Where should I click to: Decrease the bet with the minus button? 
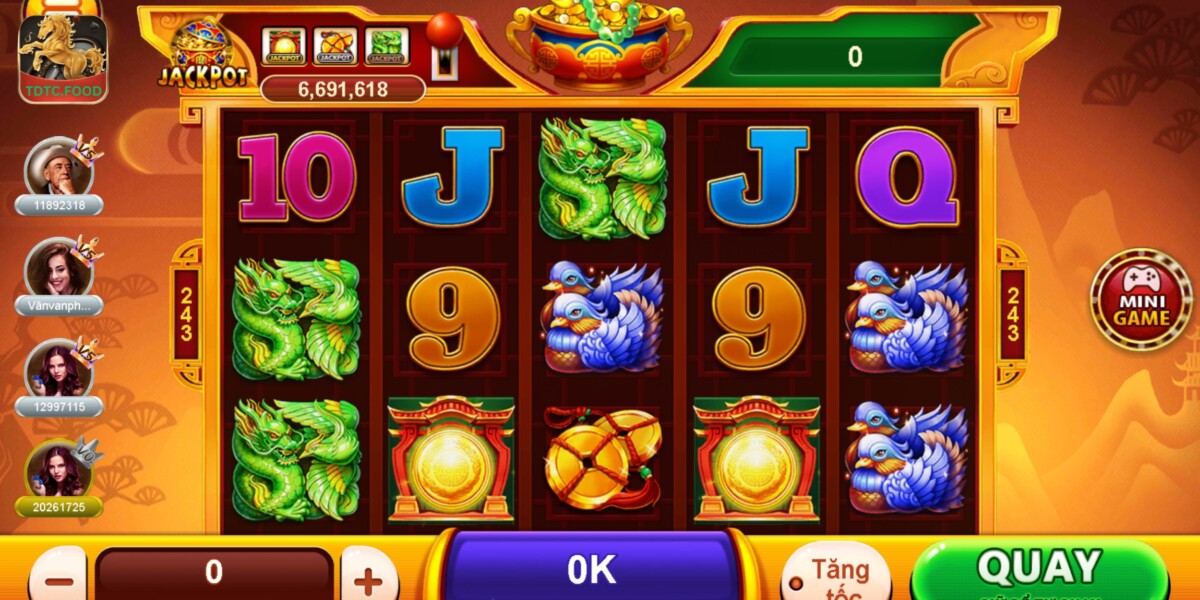coord(58,578)
